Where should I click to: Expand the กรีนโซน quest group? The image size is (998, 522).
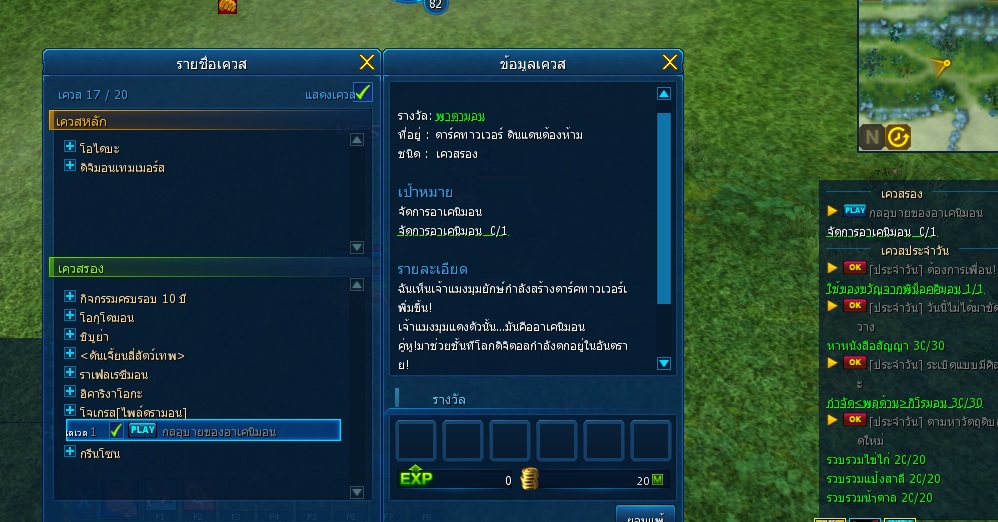point(70,452)
